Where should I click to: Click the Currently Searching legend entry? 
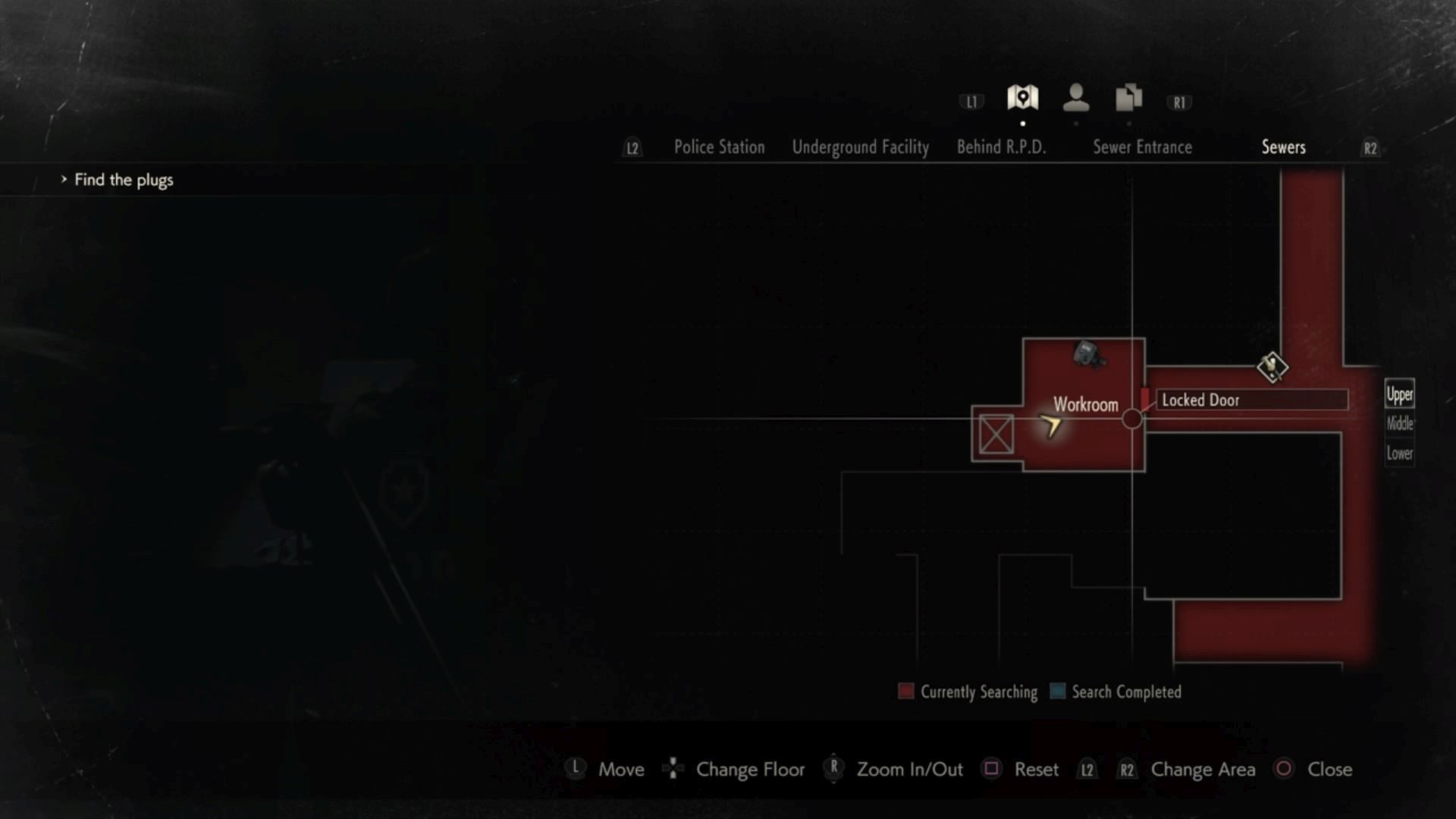coord(968,692)
